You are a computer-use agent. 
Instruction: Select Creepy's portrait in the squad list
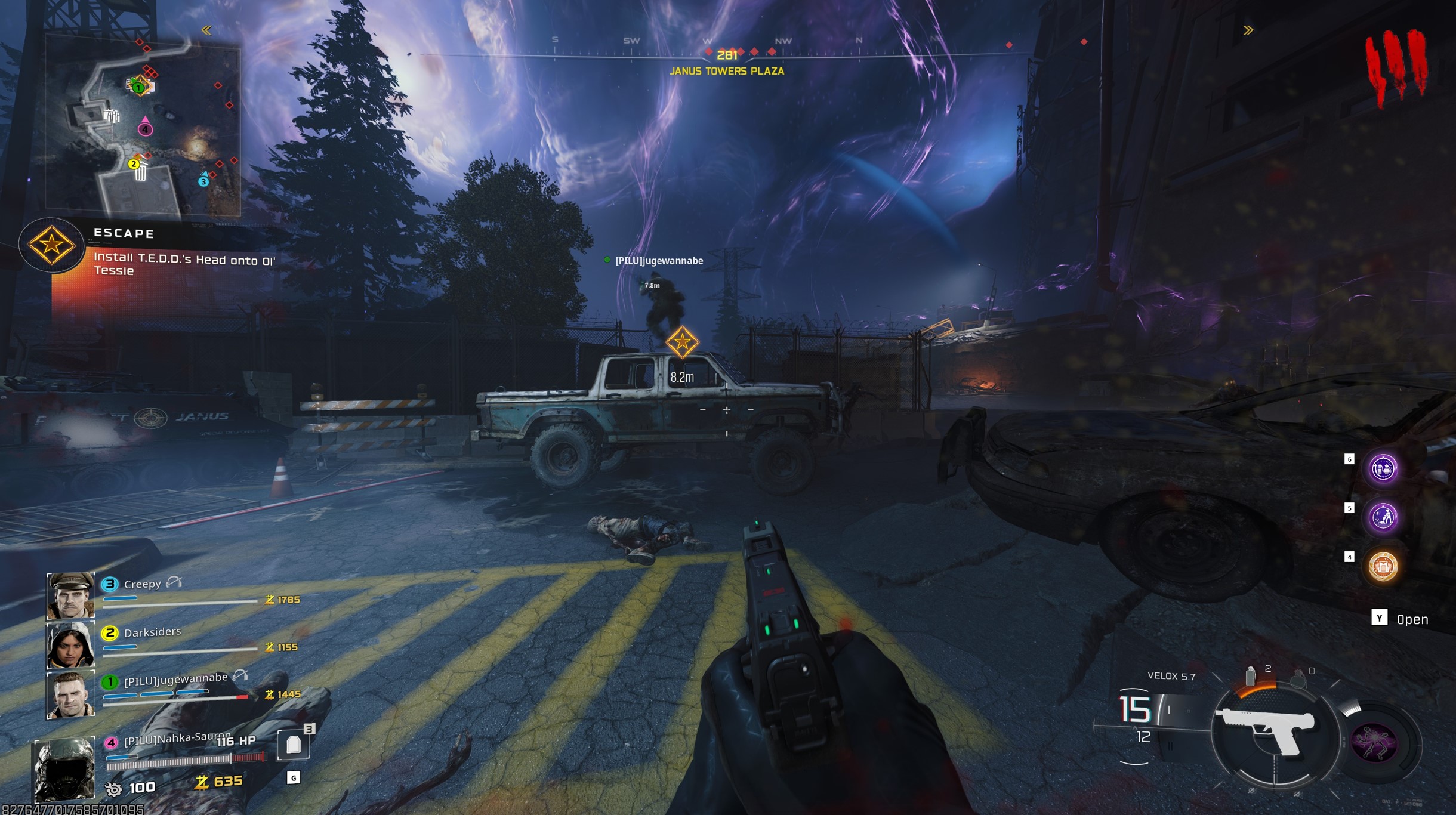click(70, 595)
